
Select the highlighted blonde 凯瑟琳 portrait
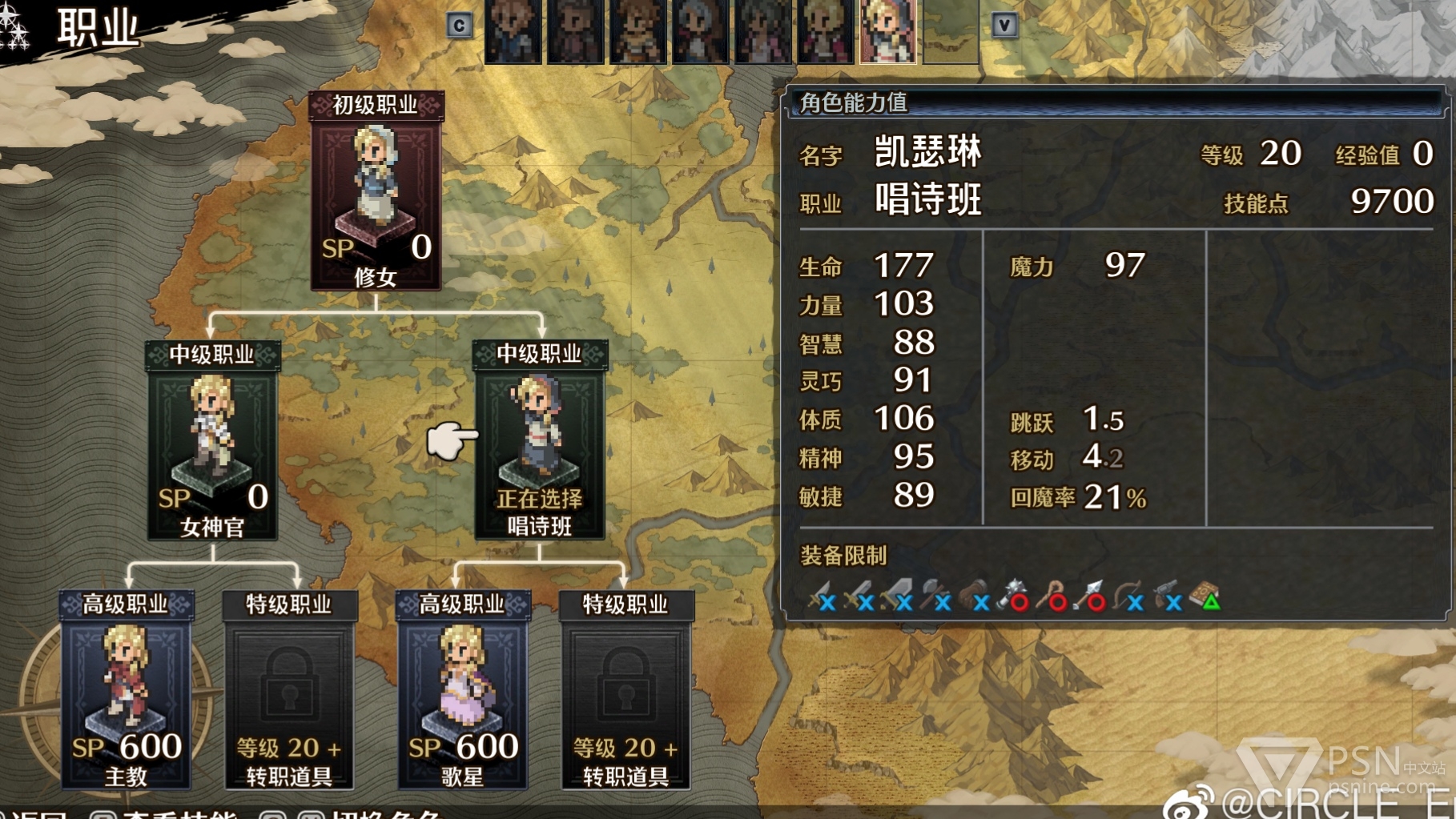[887, 30]
